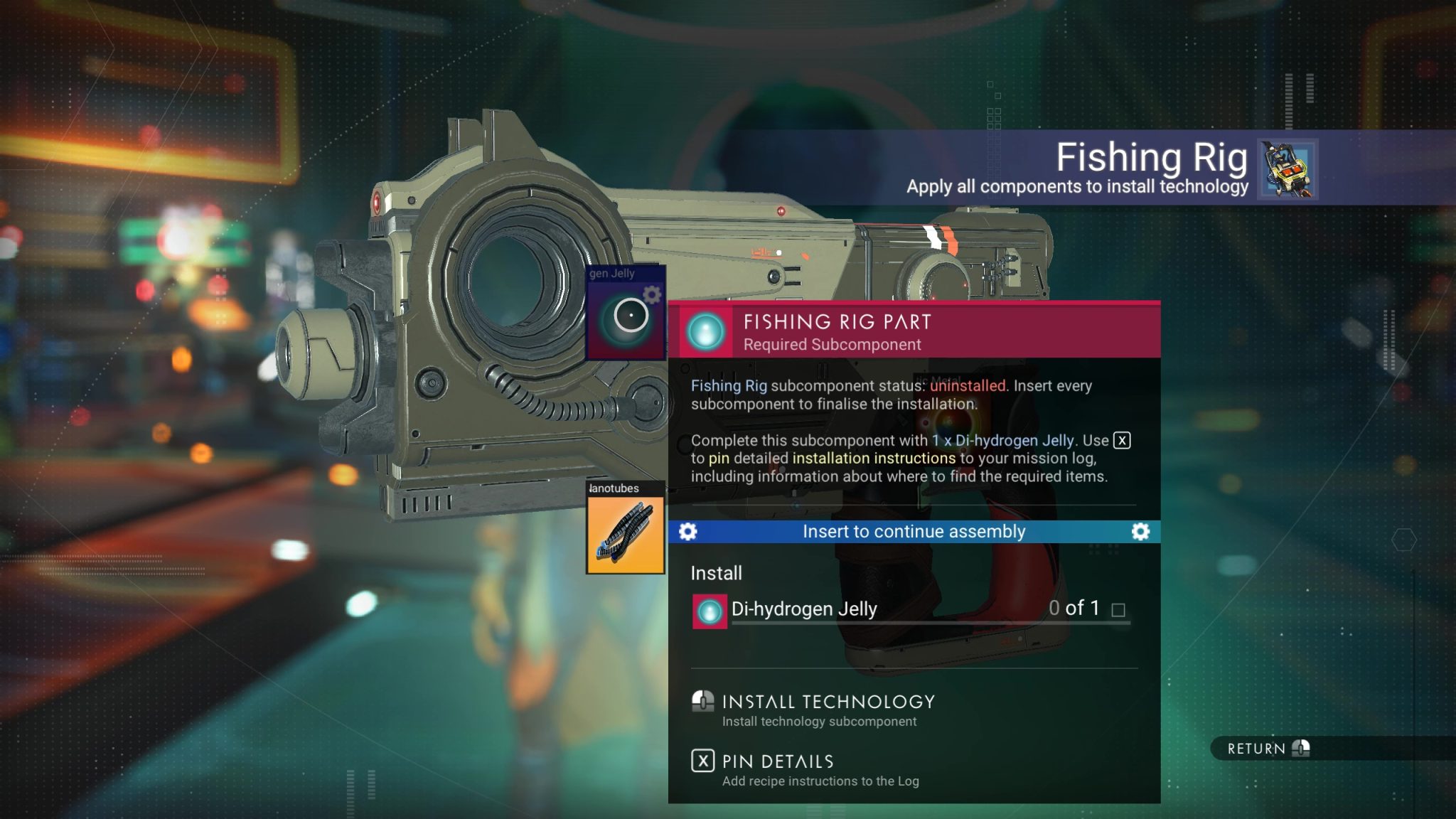The height and width of the screenshot is (819, 1456).
Task: Click the right gear icon on the assembly bar
Action: 1142,531
